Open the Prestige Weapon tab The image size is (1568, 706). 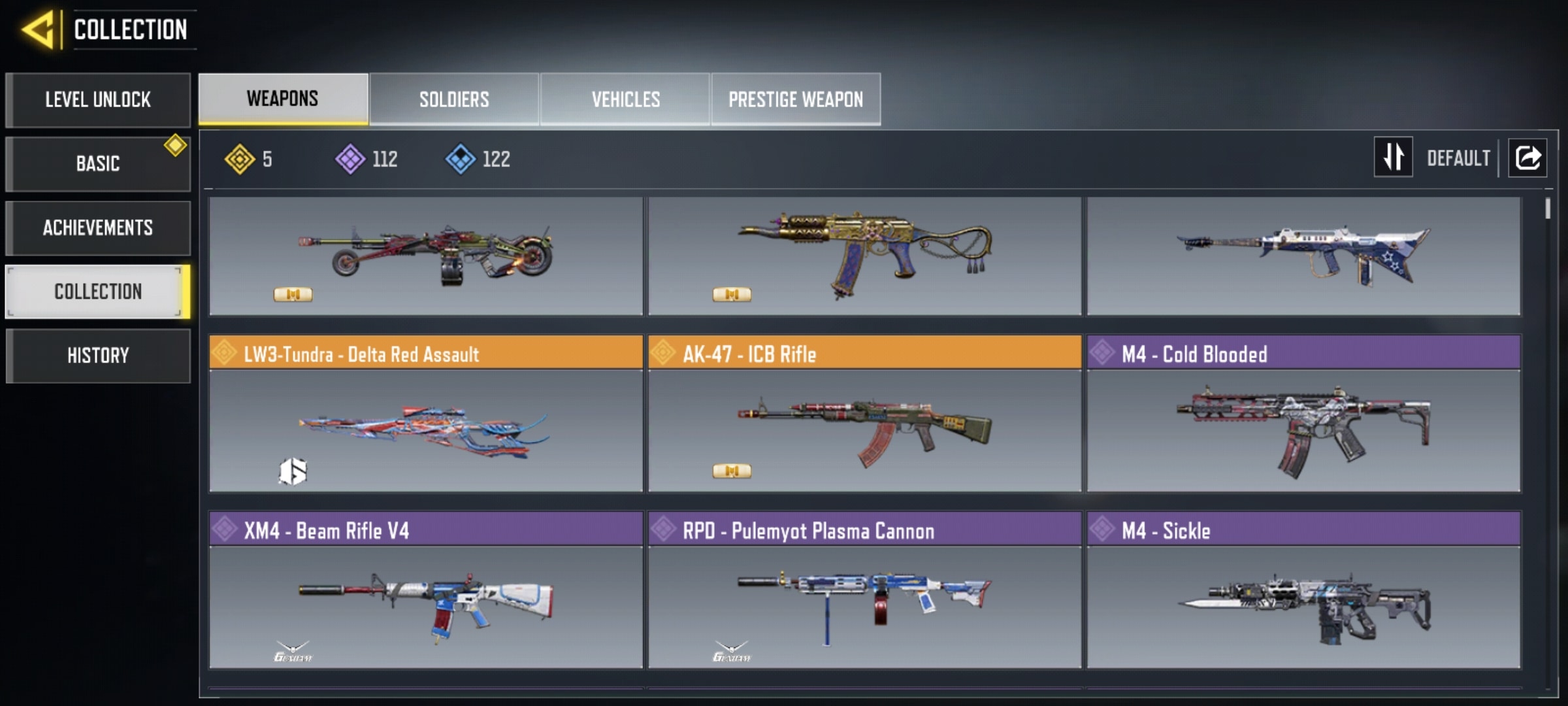pyautogui.click(x=796, y=99)
